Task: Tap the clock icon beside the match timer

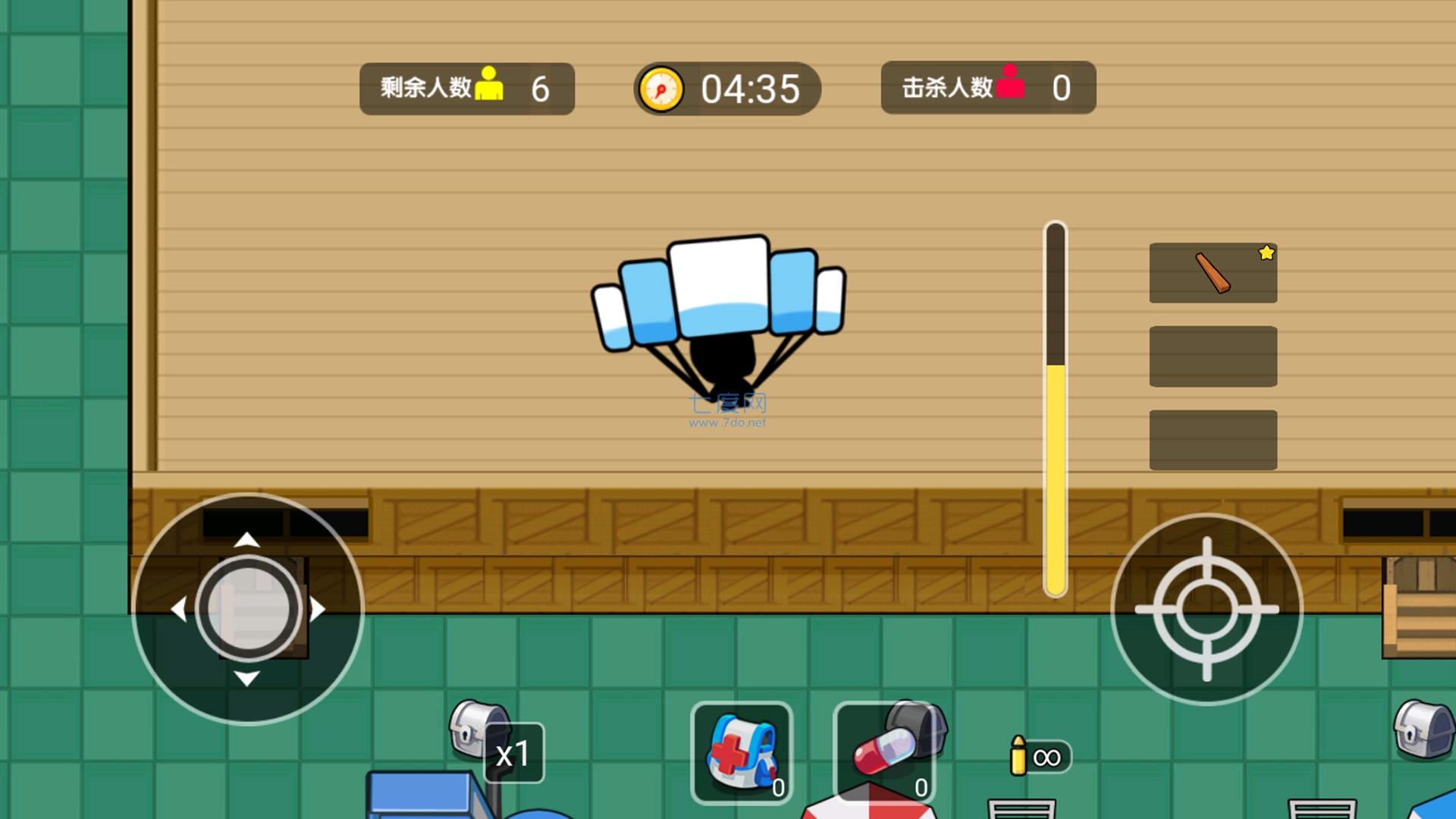Action: click(x=663, y=89)
